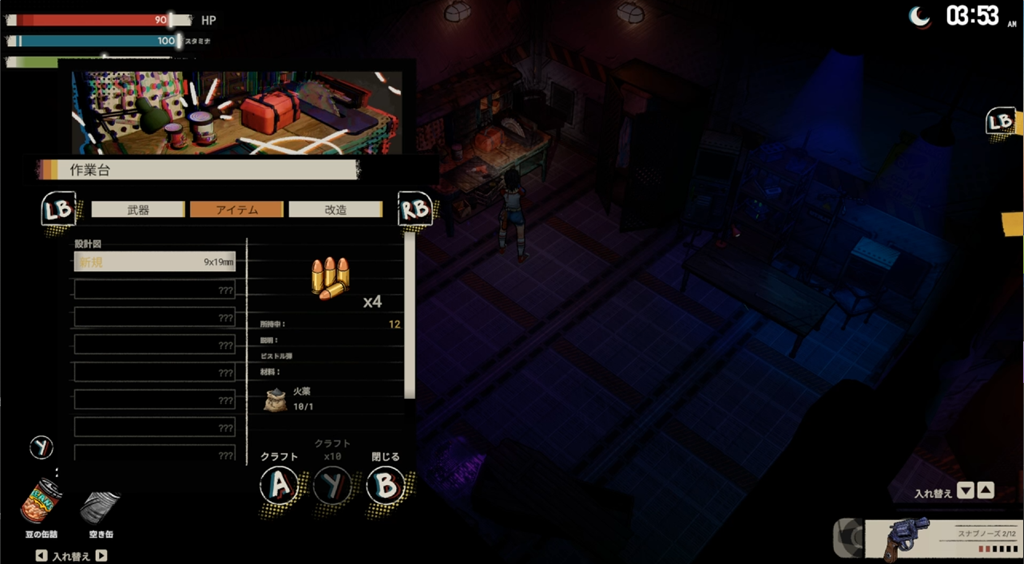Select the アイテム tab
This screenshot has width=1024, height=564.
[x=237, y=210]
